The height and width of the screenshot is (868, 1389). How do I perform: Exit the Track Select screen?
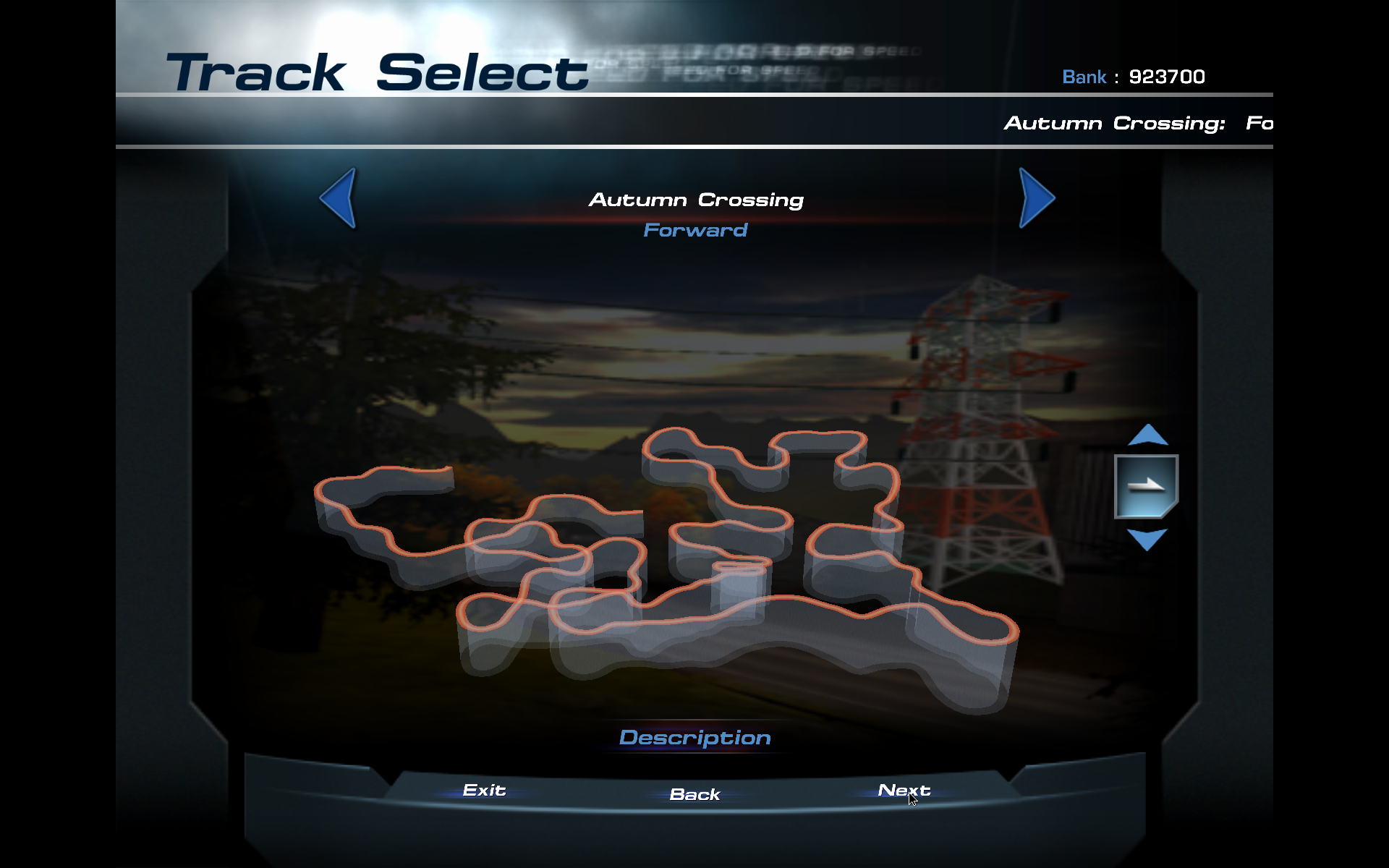coord(484,791)
